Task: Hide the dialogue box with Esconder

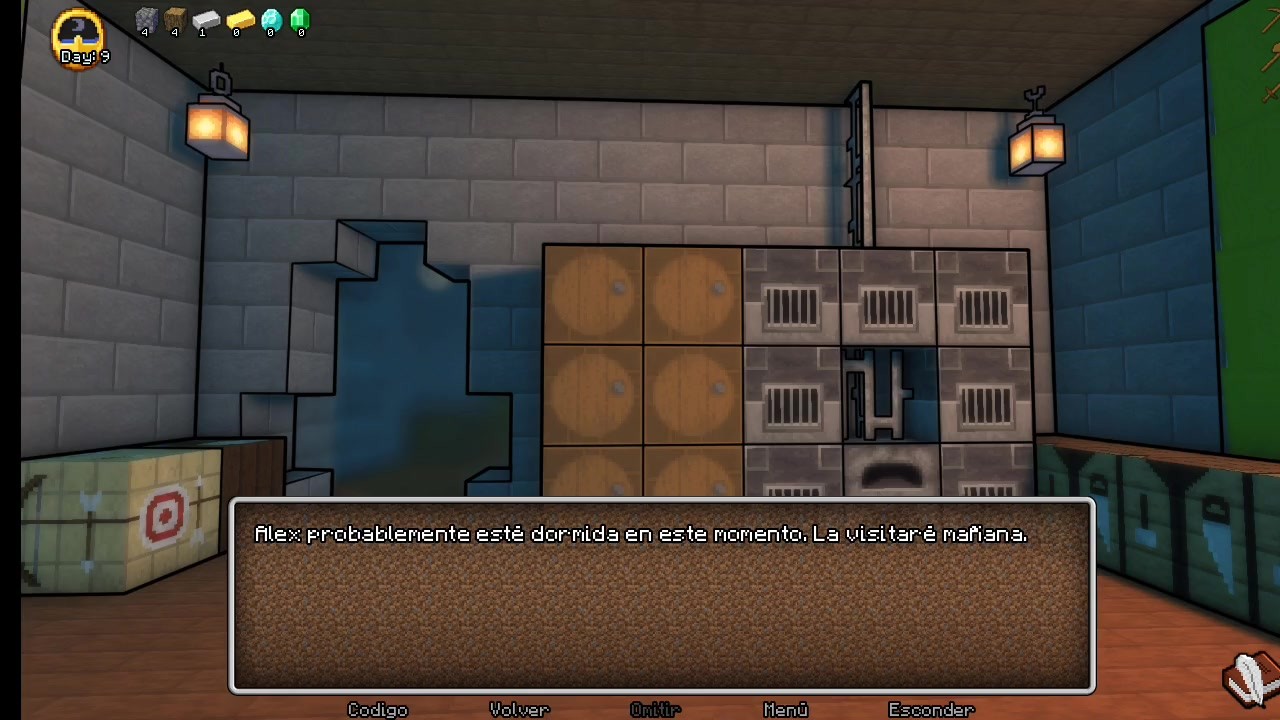Action: 931,709
